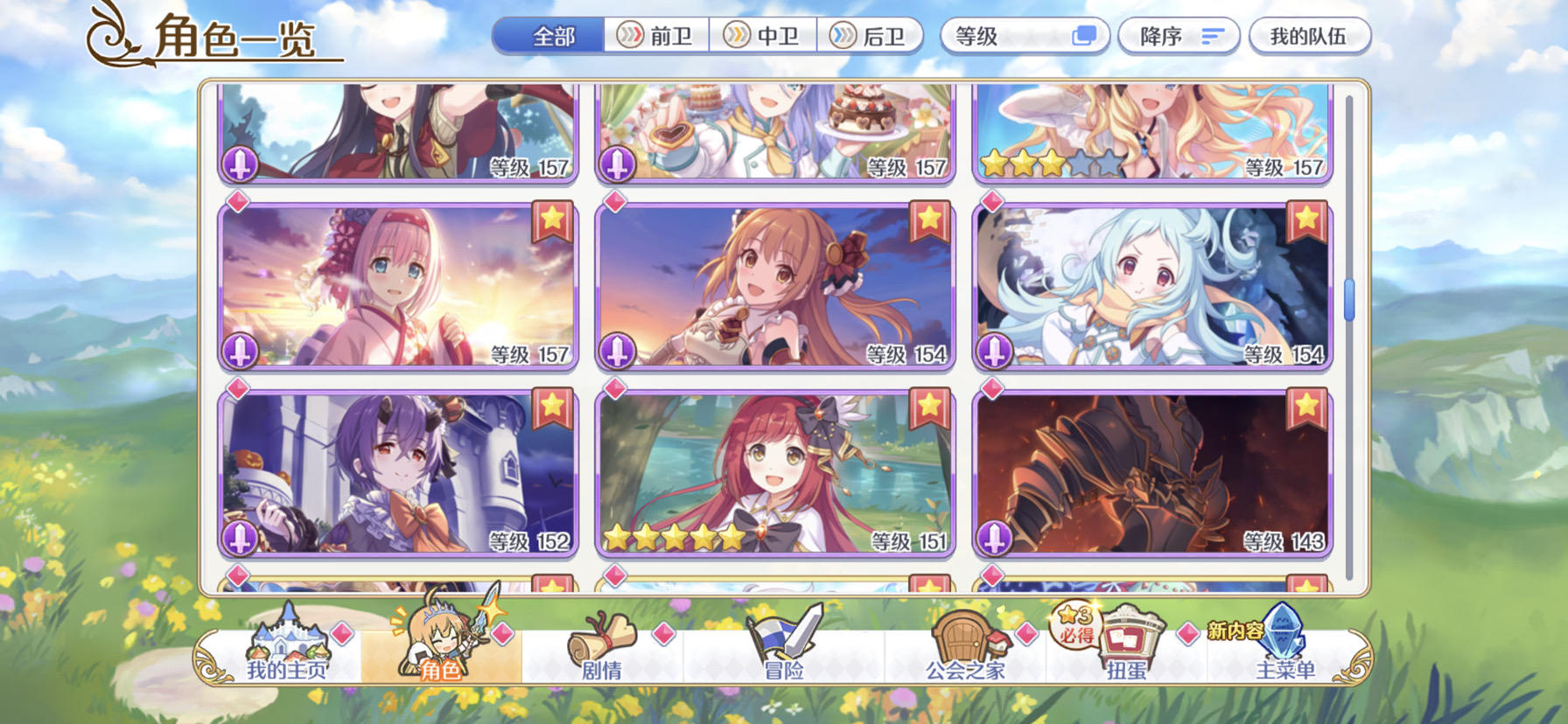The width and height of the screenshot is (1568, 724).
Task: Click the stacked-squares icon beside 等级
Action: click(1085, 35)
